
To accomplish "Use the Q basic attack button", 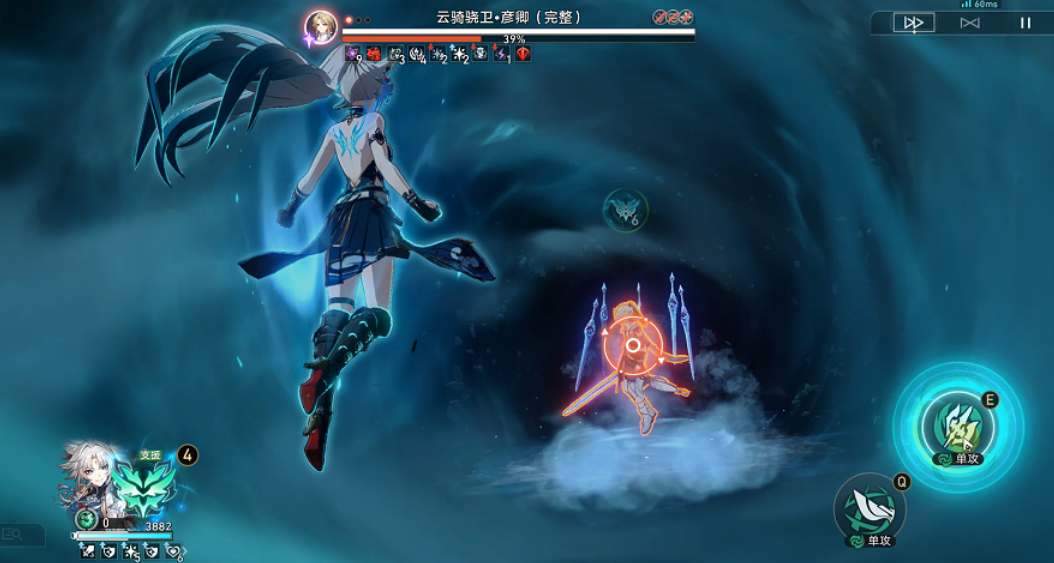I will point(869,506).
